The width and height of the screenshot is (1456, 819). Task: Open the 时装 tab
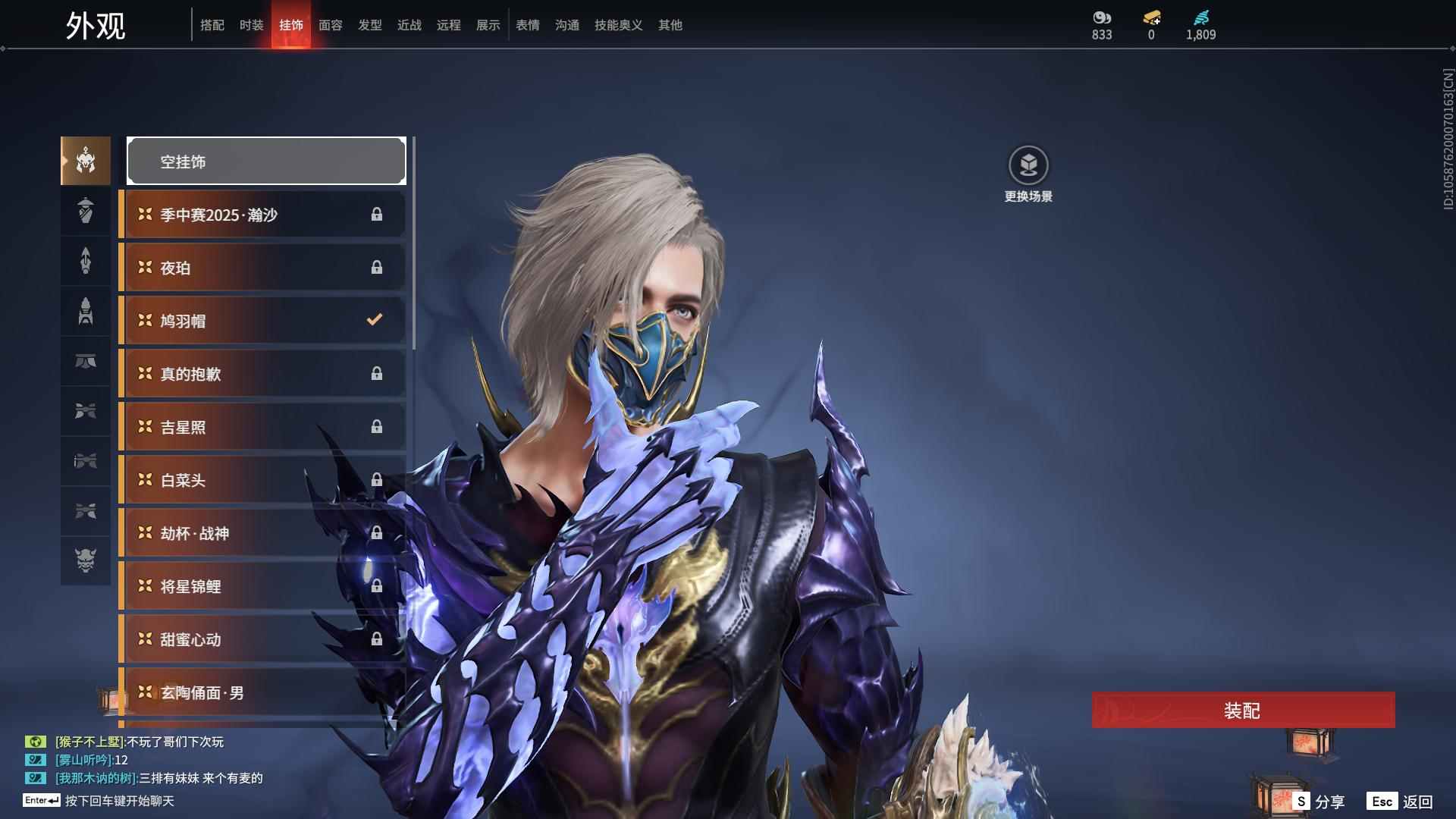pyautogui.click(x=252, y=25)
